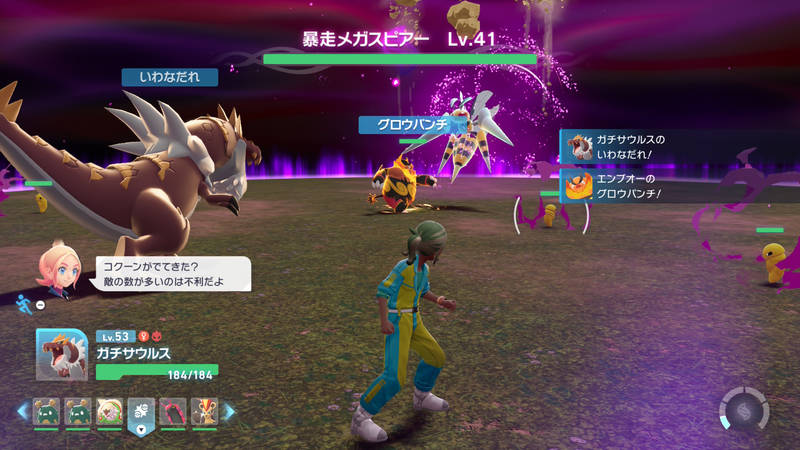Switch to the dark red-striped Pokémon slot
Screen dimensions: 800x450
173,410
